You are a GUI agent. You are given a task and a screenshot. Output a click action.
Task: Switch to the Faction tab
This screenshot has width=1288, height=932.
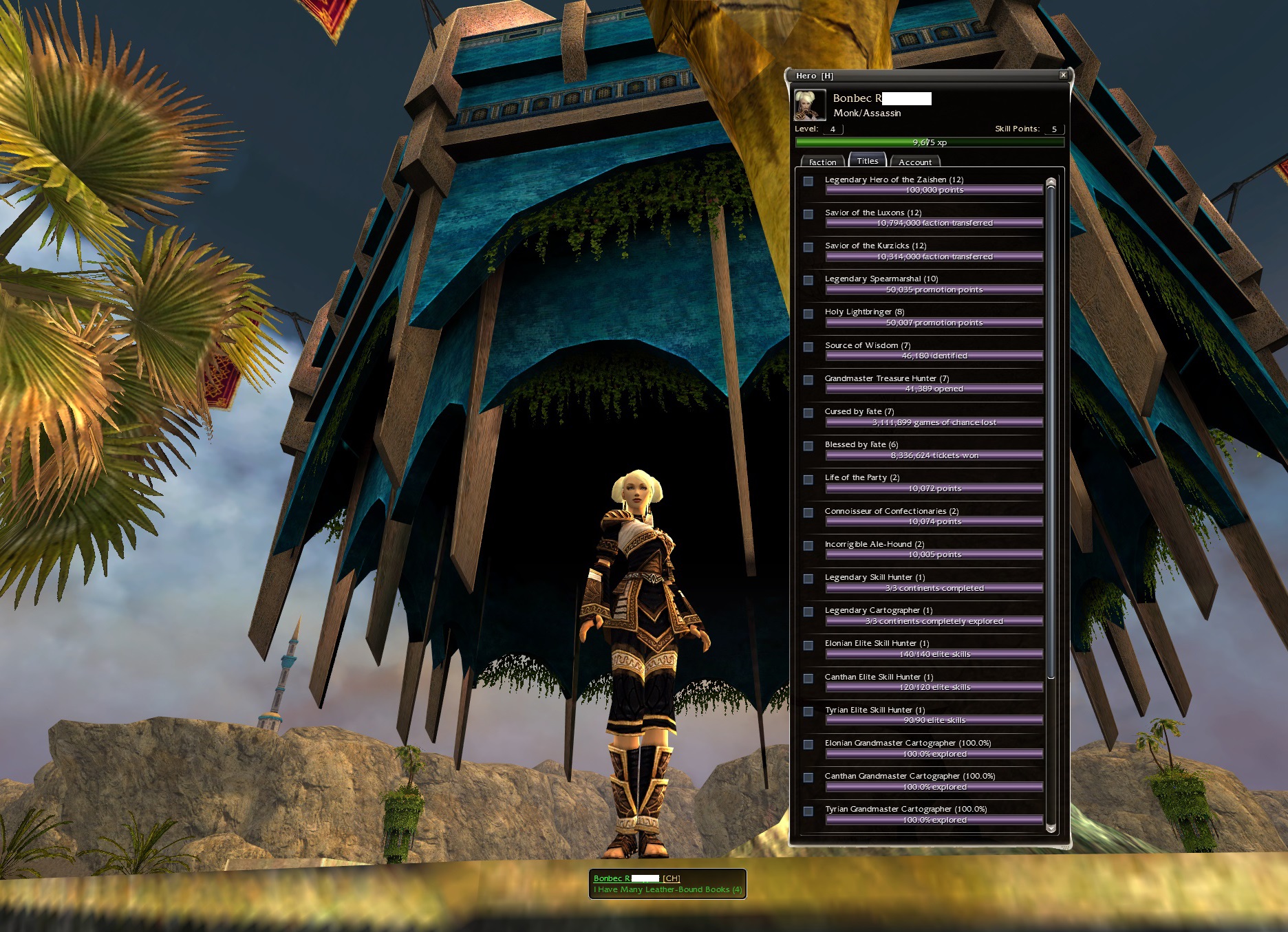pos(822,162)
